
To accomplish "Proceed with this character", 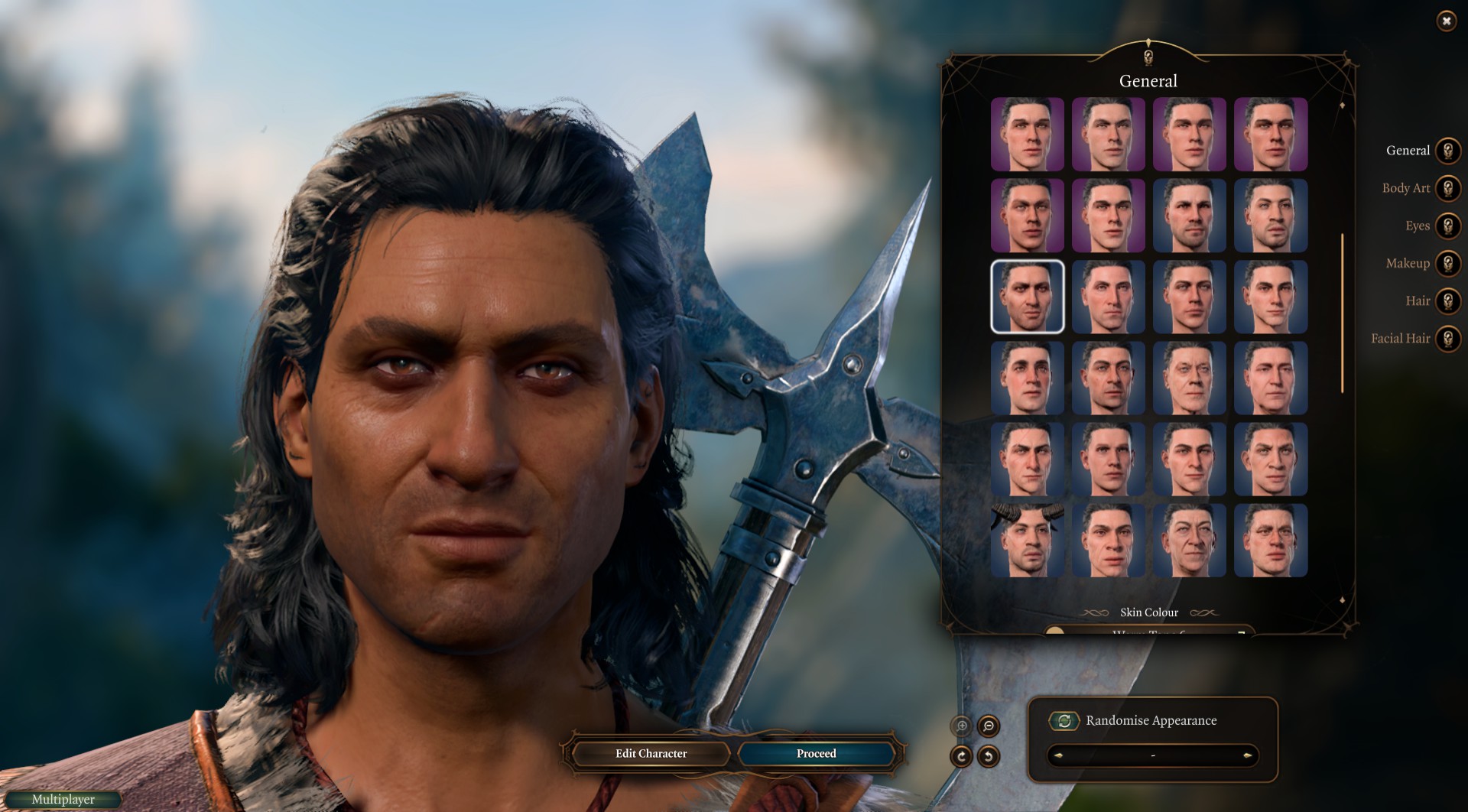I will coord(816,753).
